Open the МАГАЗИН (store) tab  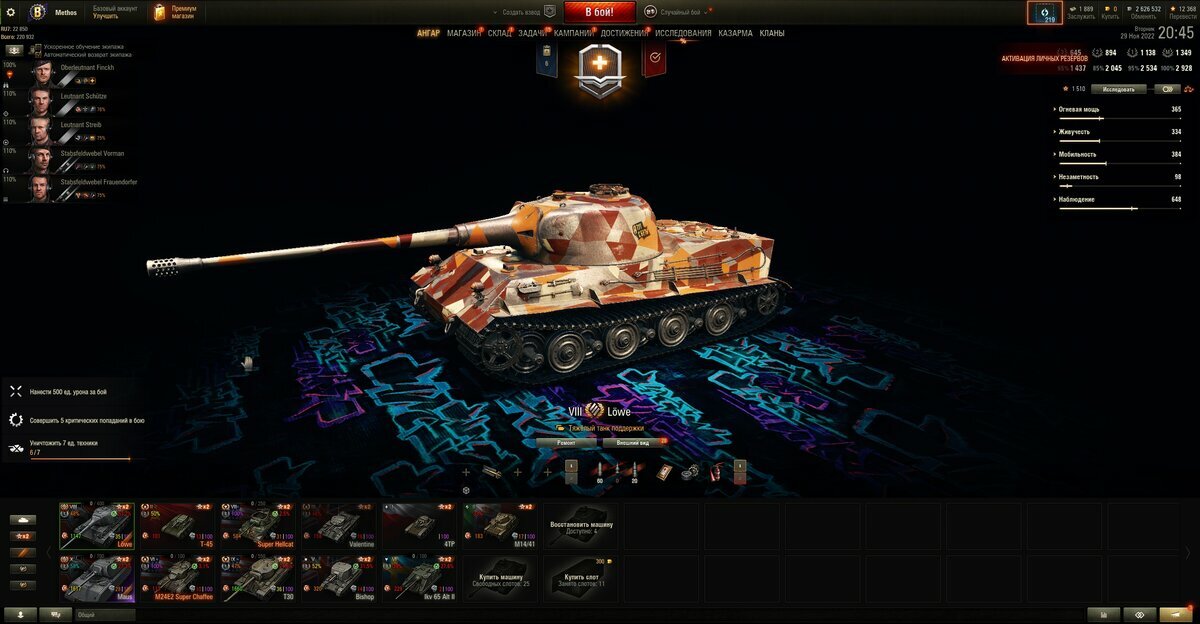pos(463,33)
